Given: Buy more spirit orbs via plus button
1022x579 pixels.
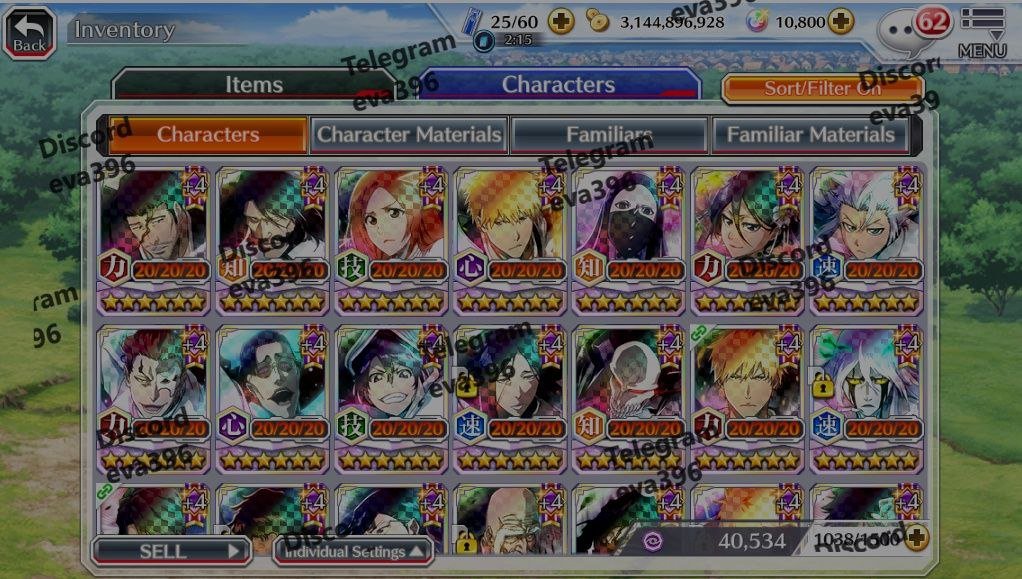Looking at the screenshot, I should 841,20.
